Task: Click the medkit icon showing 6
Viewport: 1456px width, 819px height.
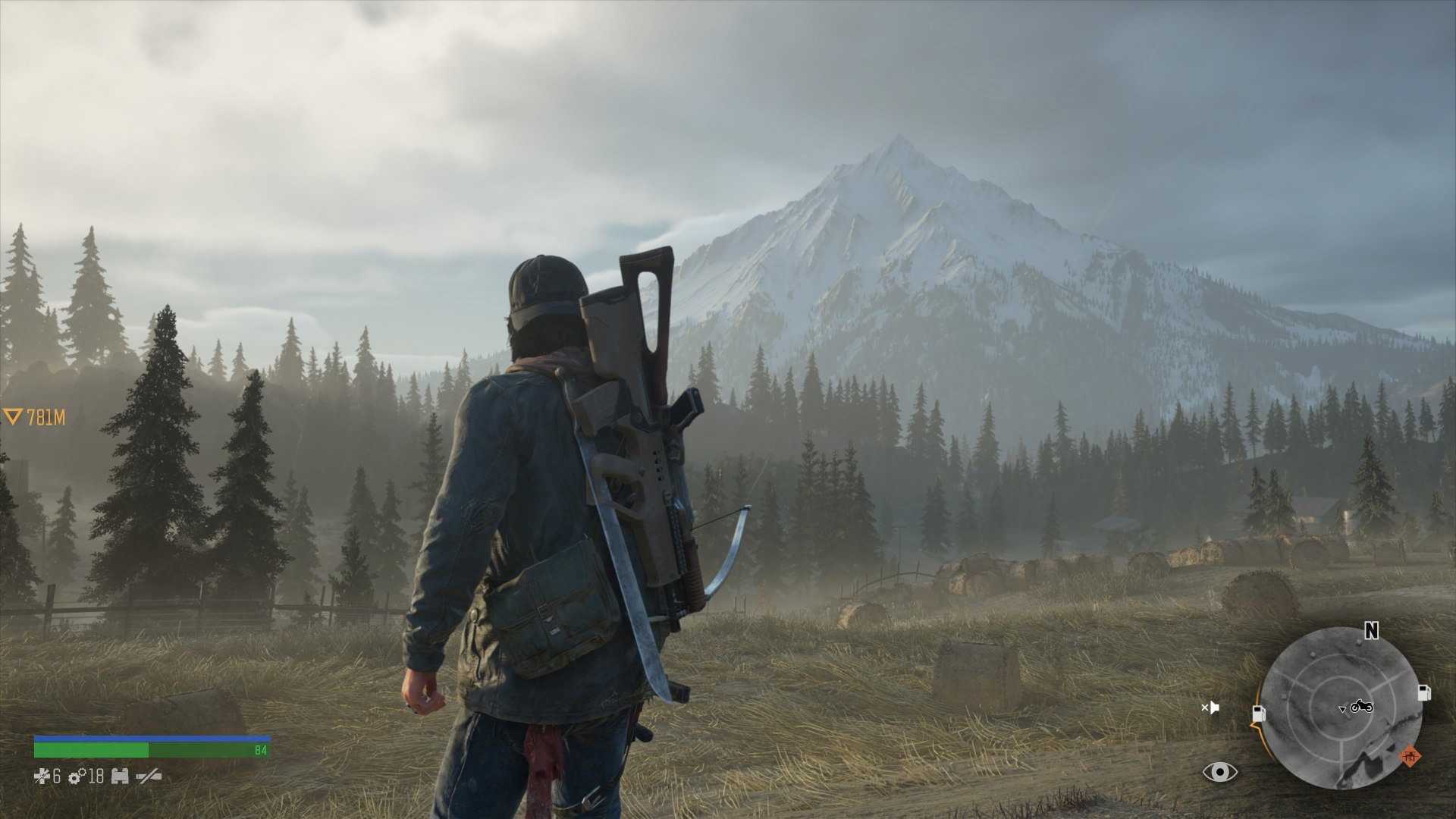Action: [42, 776]
